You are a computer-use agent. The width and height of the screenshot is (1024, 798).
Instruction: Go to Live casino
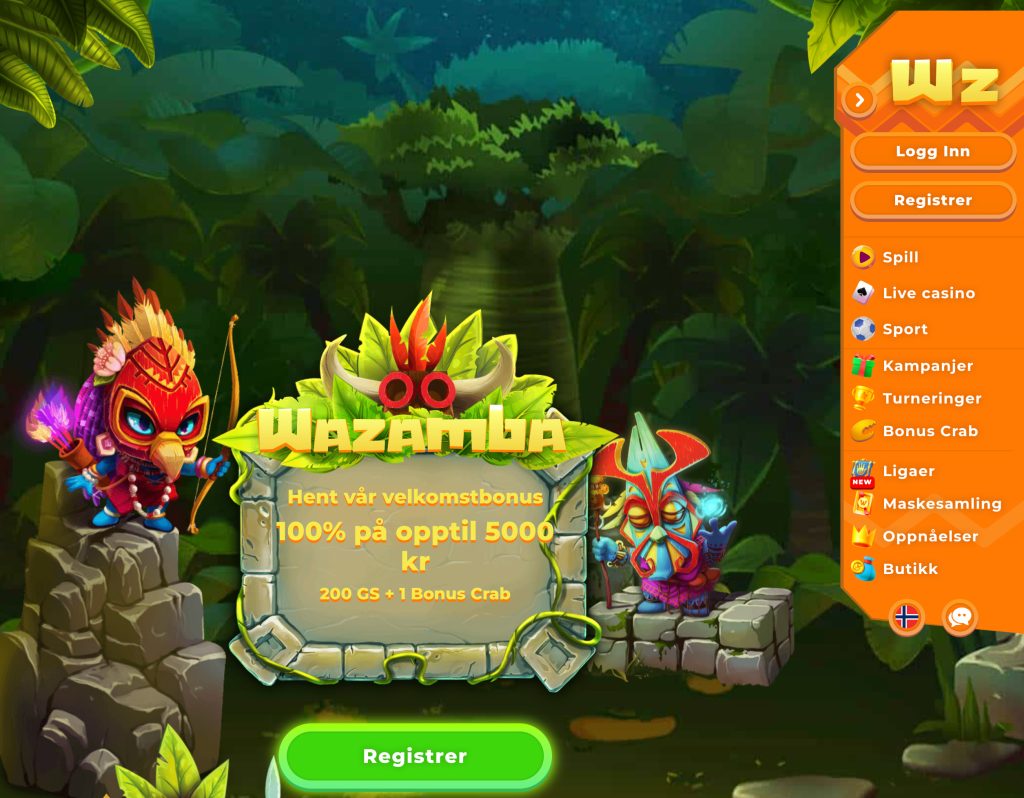tap(927, 293)
